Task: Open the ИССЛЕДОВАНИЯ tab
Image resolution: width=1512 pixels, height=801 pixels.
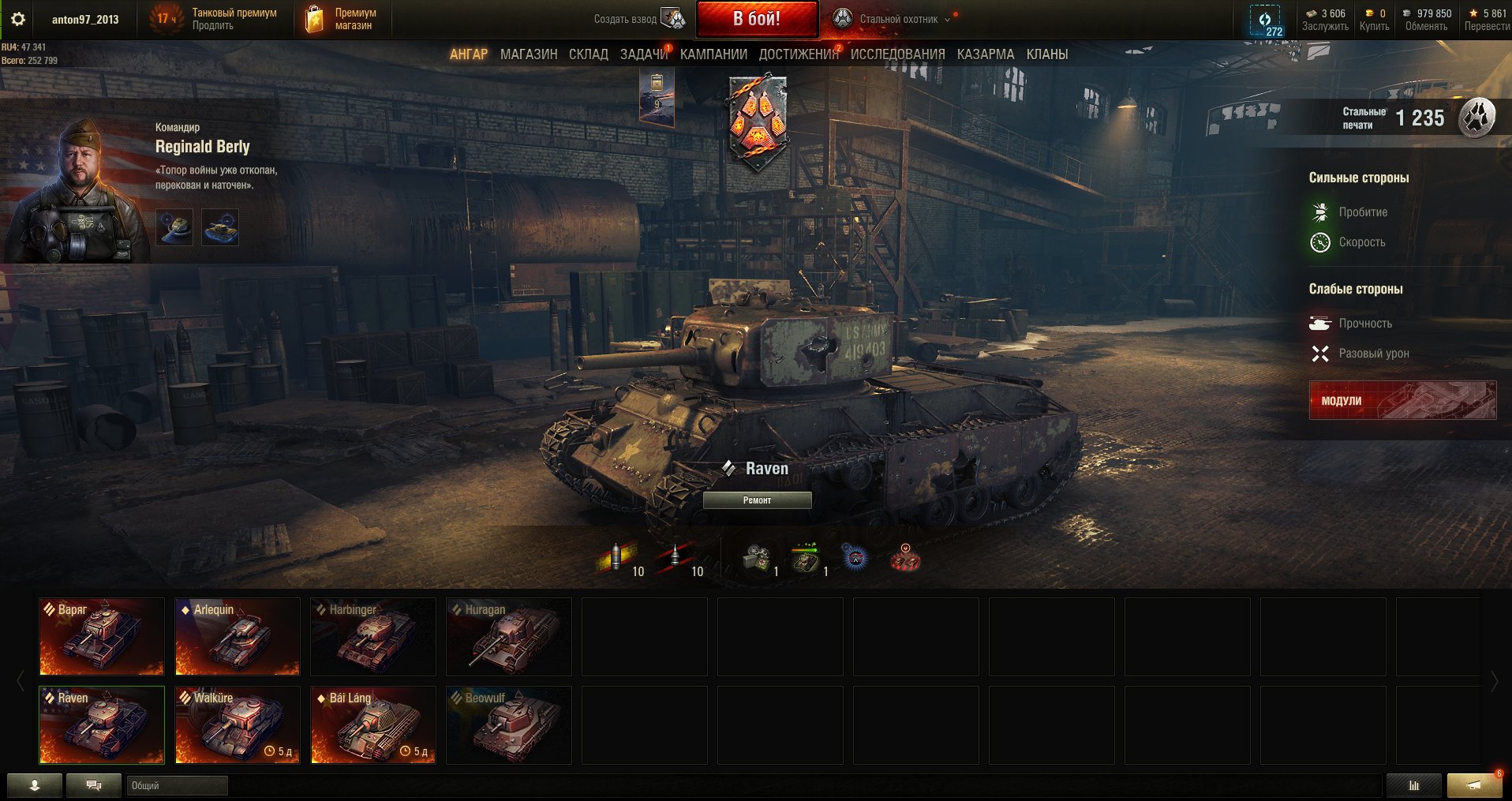Action: pyautogui.click(x=897, y=54)
